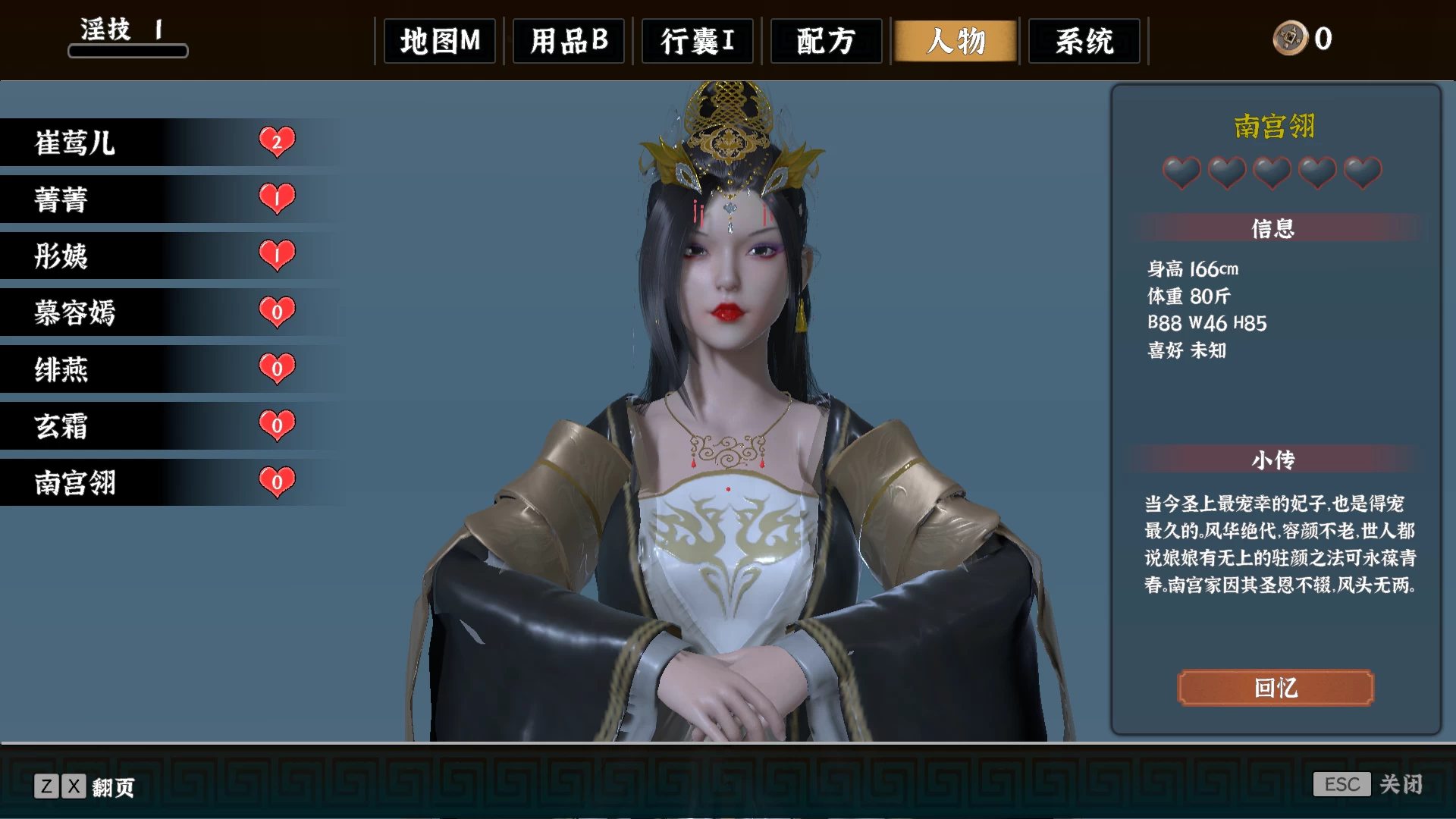This screenshot has height=819, width=1456.
Task: Select the 人物 characters tab
Action: pyautogui.click(x=955, y=41)
